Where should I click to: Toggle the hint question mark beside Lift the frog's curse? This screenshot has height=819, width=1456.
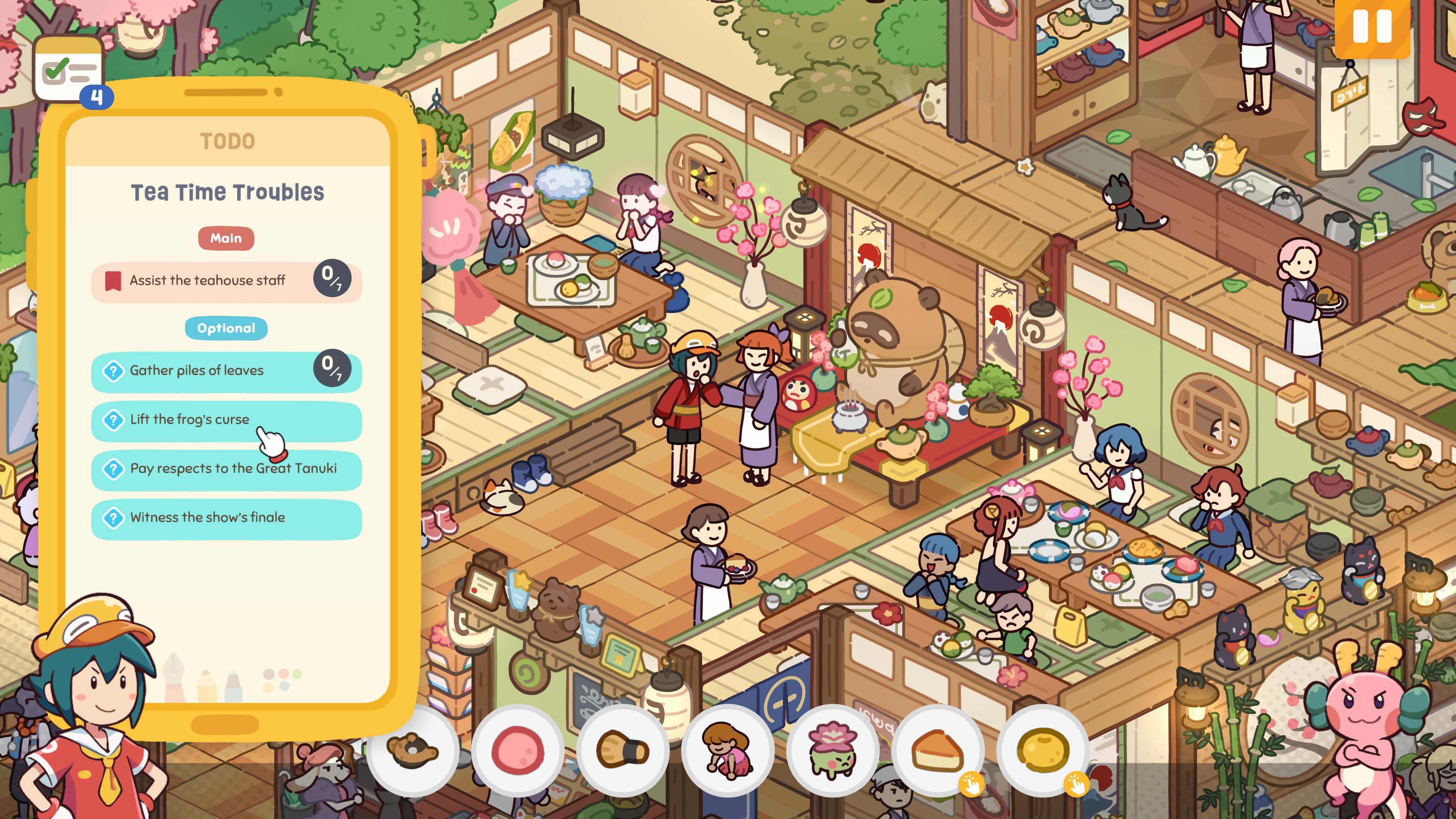[x=114, y=419]
